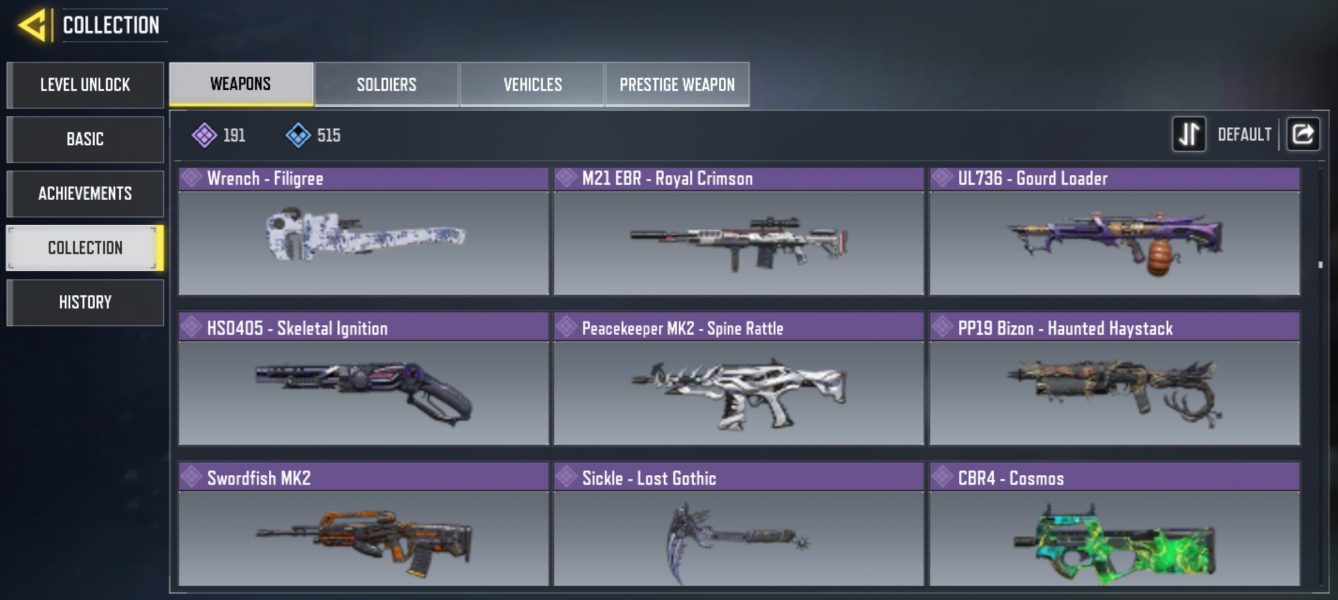The height and width of the screenshot is (600, 1338).
Task: Switch to the Vehicles tab
Action: click(x=532, y=84)
